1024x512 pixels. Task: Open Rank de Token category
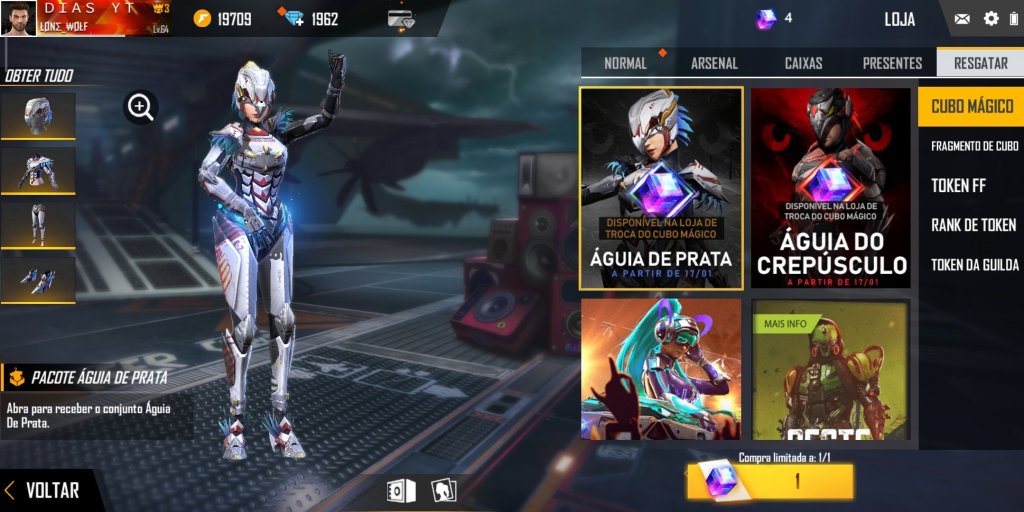(973, 225)
